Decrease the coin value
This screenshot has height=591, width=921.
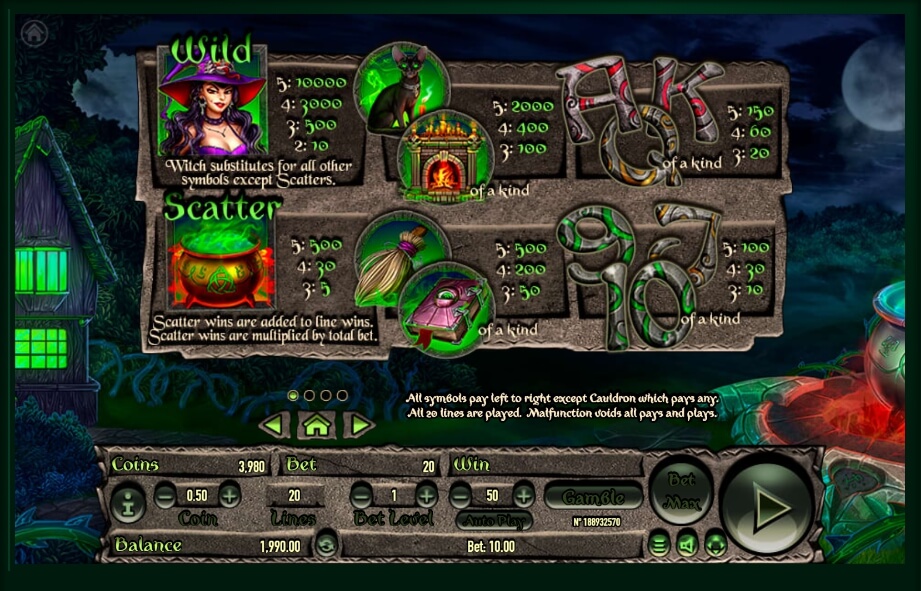click(x=165, y=495)
